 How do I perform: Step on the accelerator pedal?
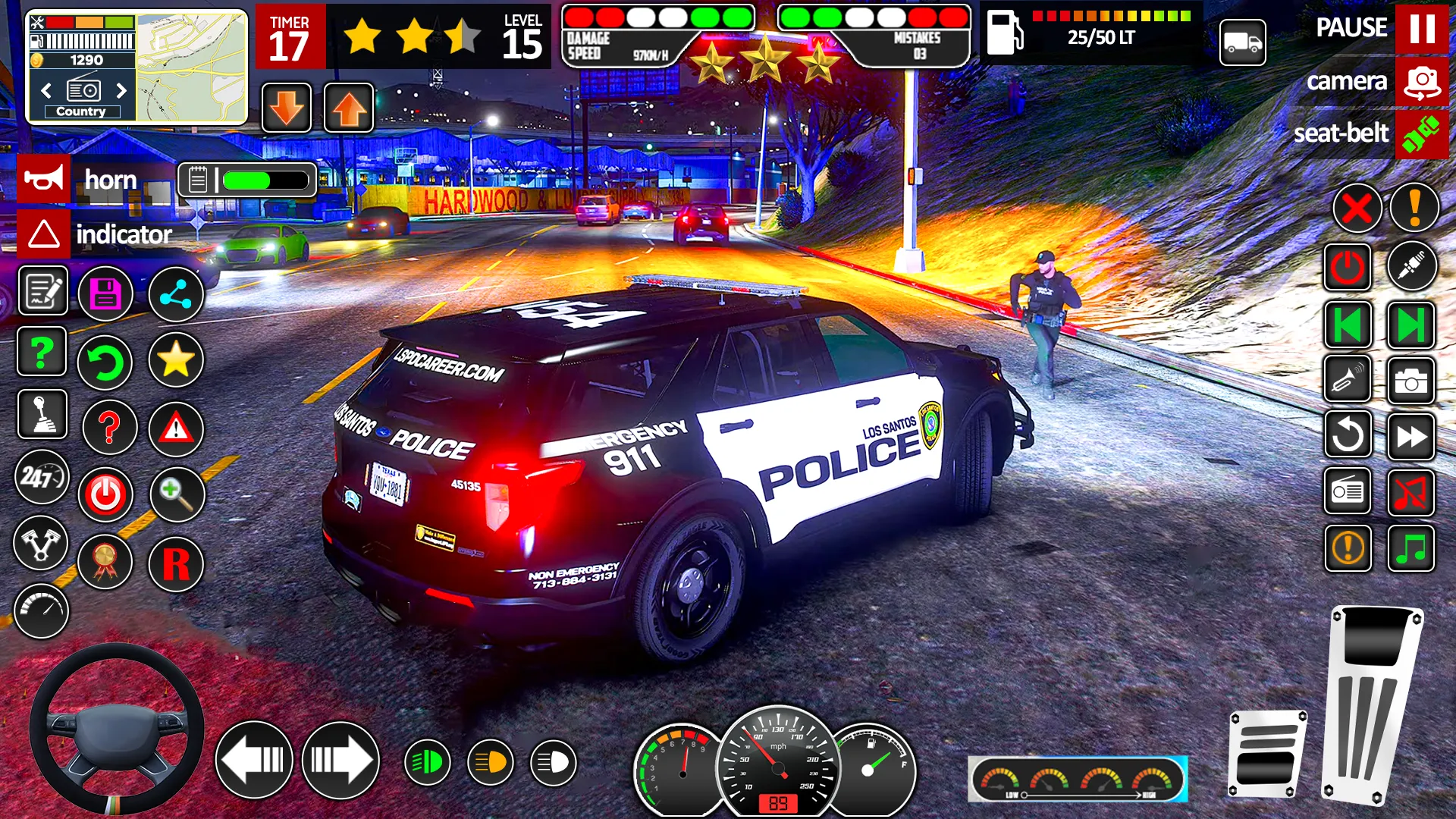[x=1373, y=704]
